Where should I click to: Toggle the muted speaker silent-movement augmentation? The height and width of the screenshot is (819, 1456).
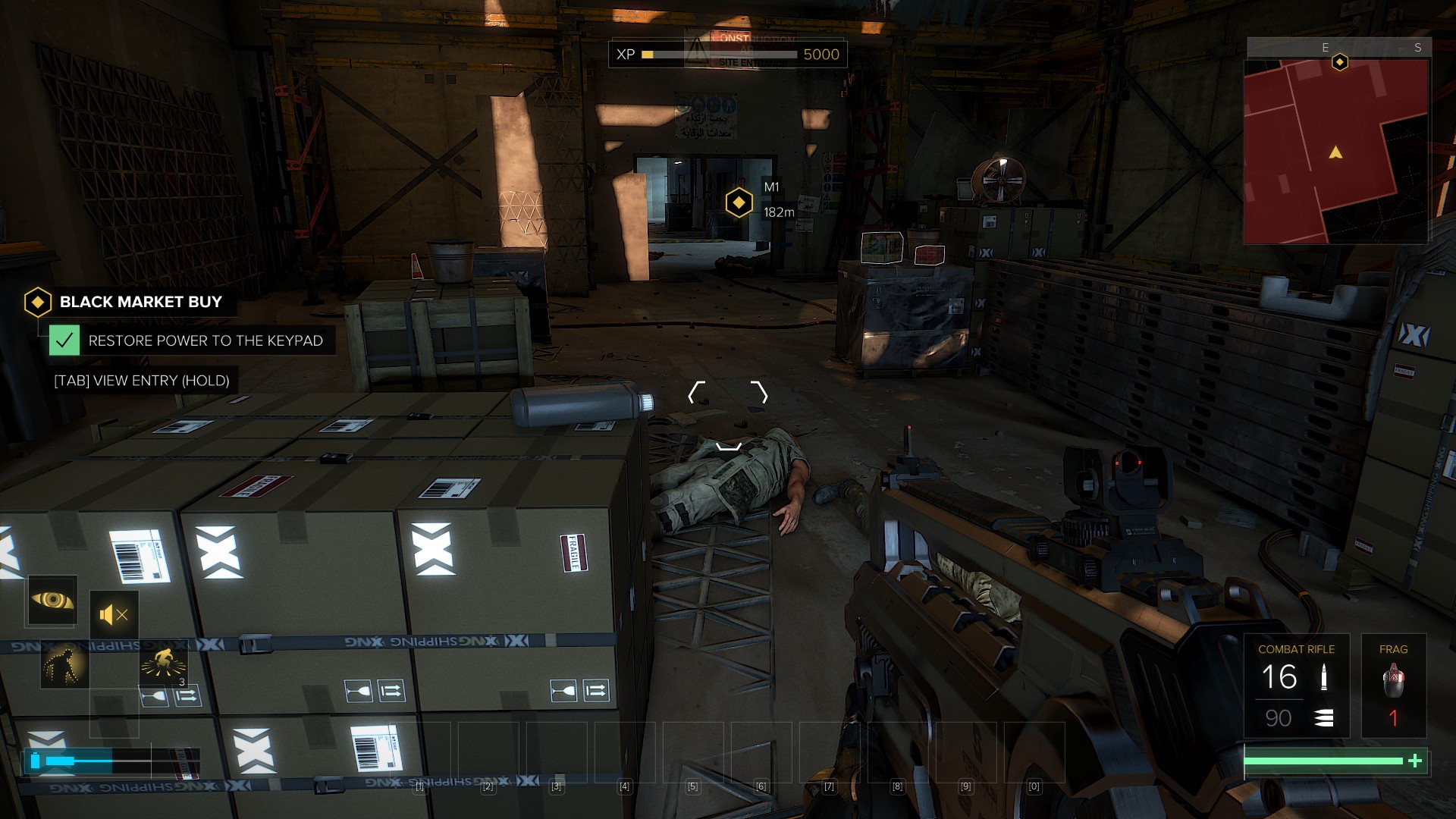tap(114, 615)
